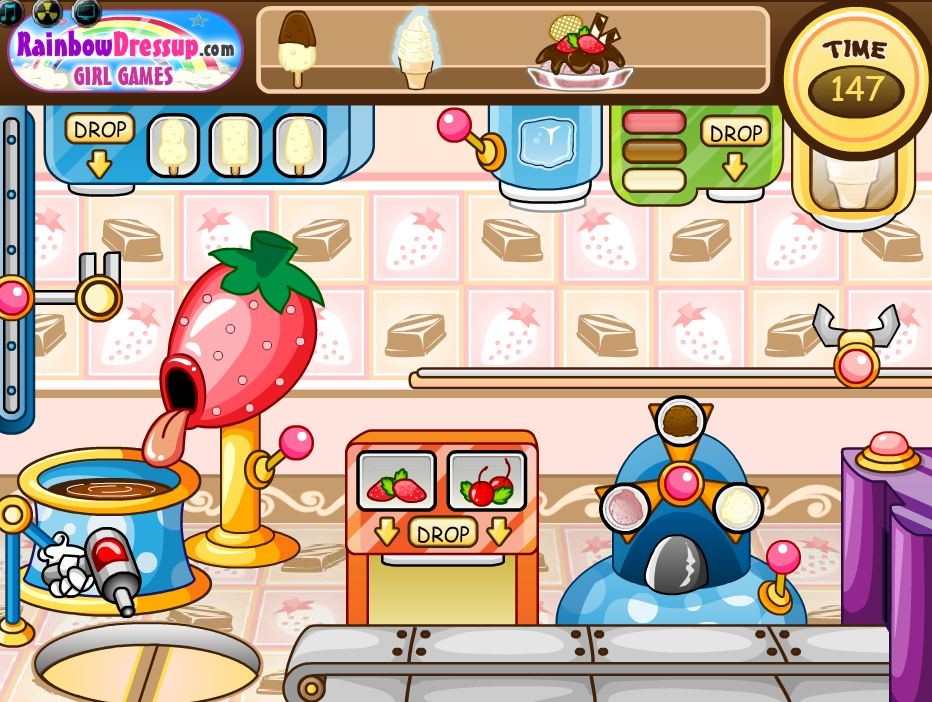Pull the ice cube machine's pink lever
932x702 pixels.
454,126
